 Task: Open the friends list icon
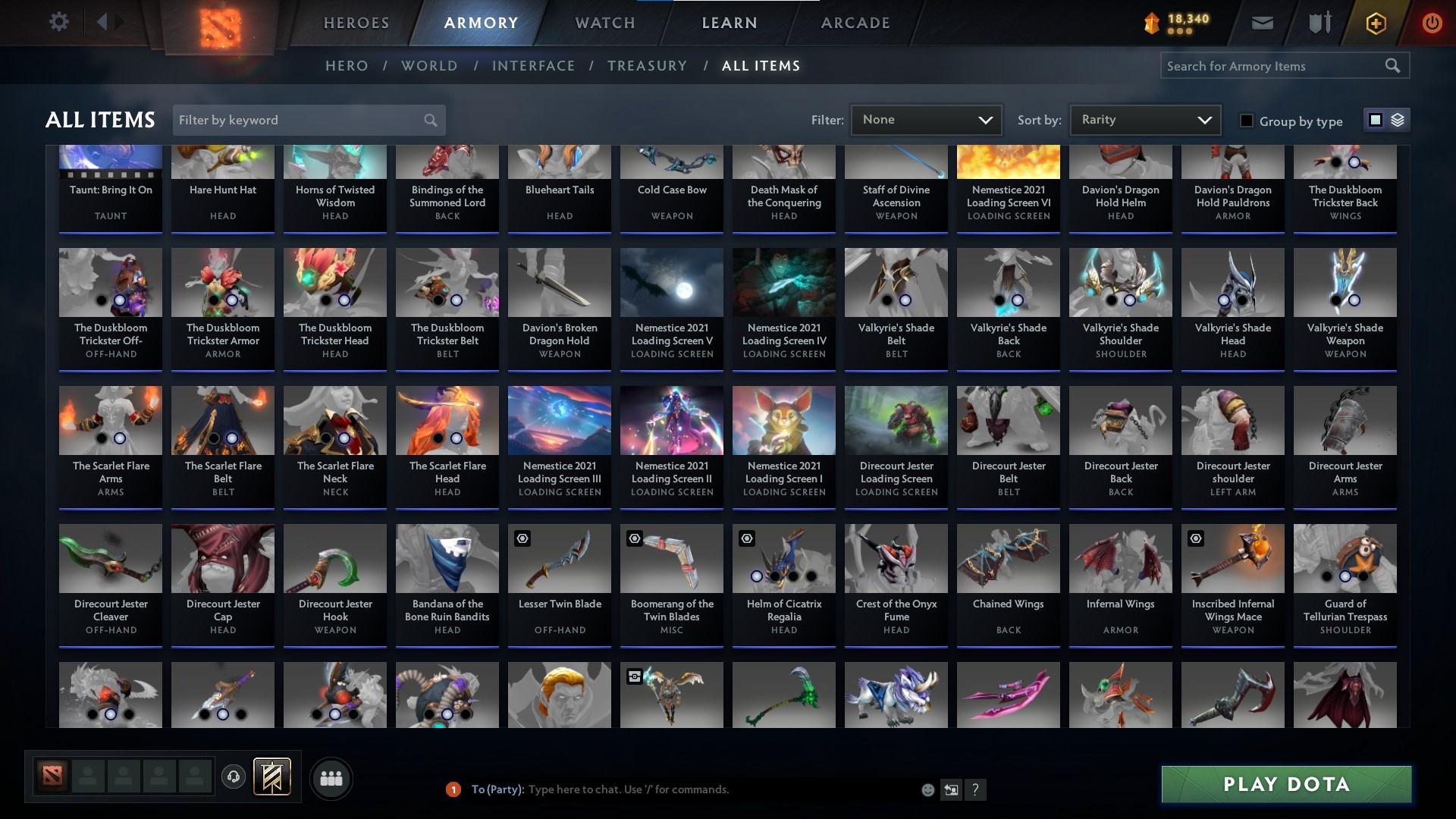331,778
